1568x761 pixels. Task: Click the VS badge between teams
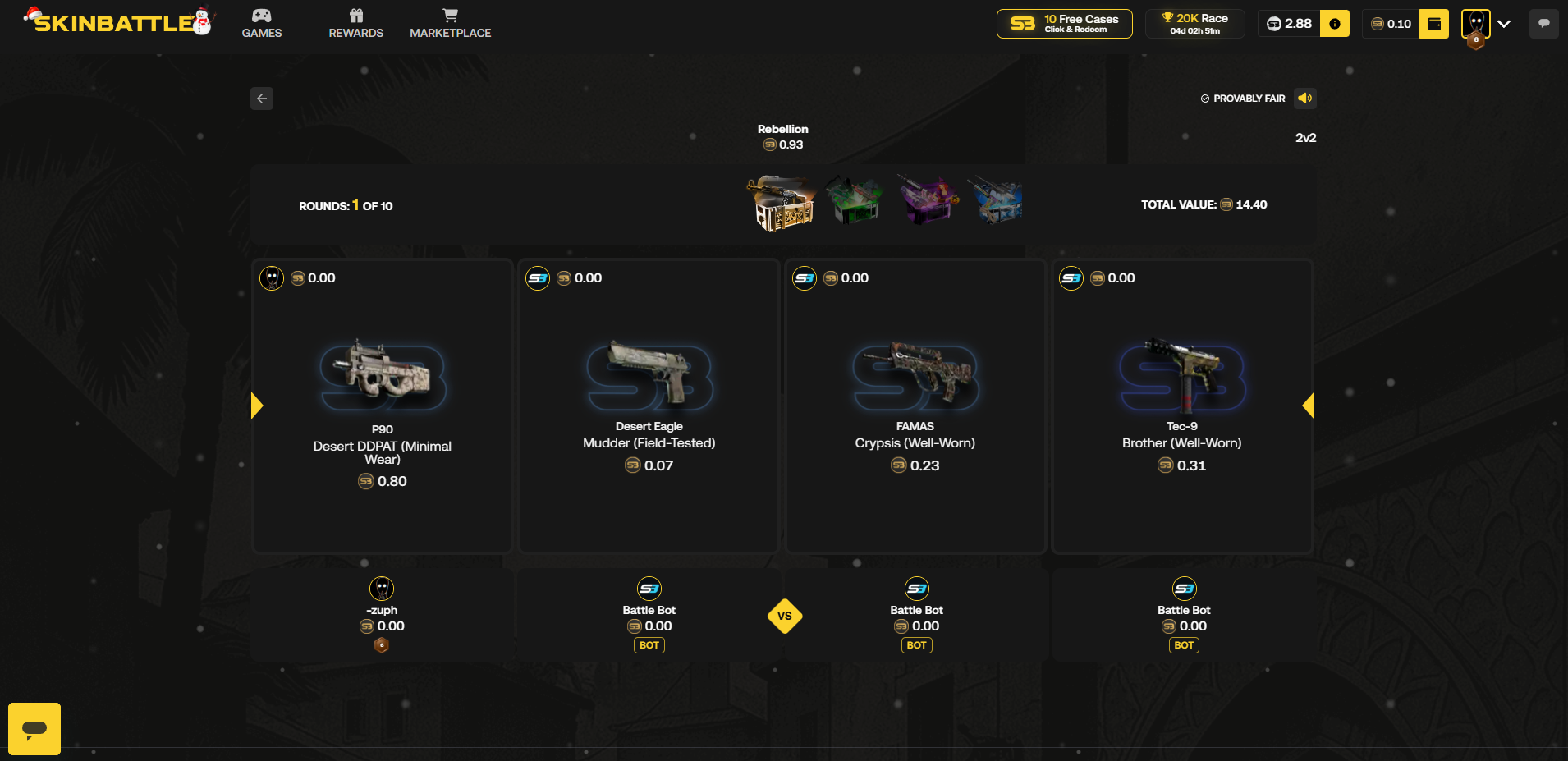[x=784, y=616]
